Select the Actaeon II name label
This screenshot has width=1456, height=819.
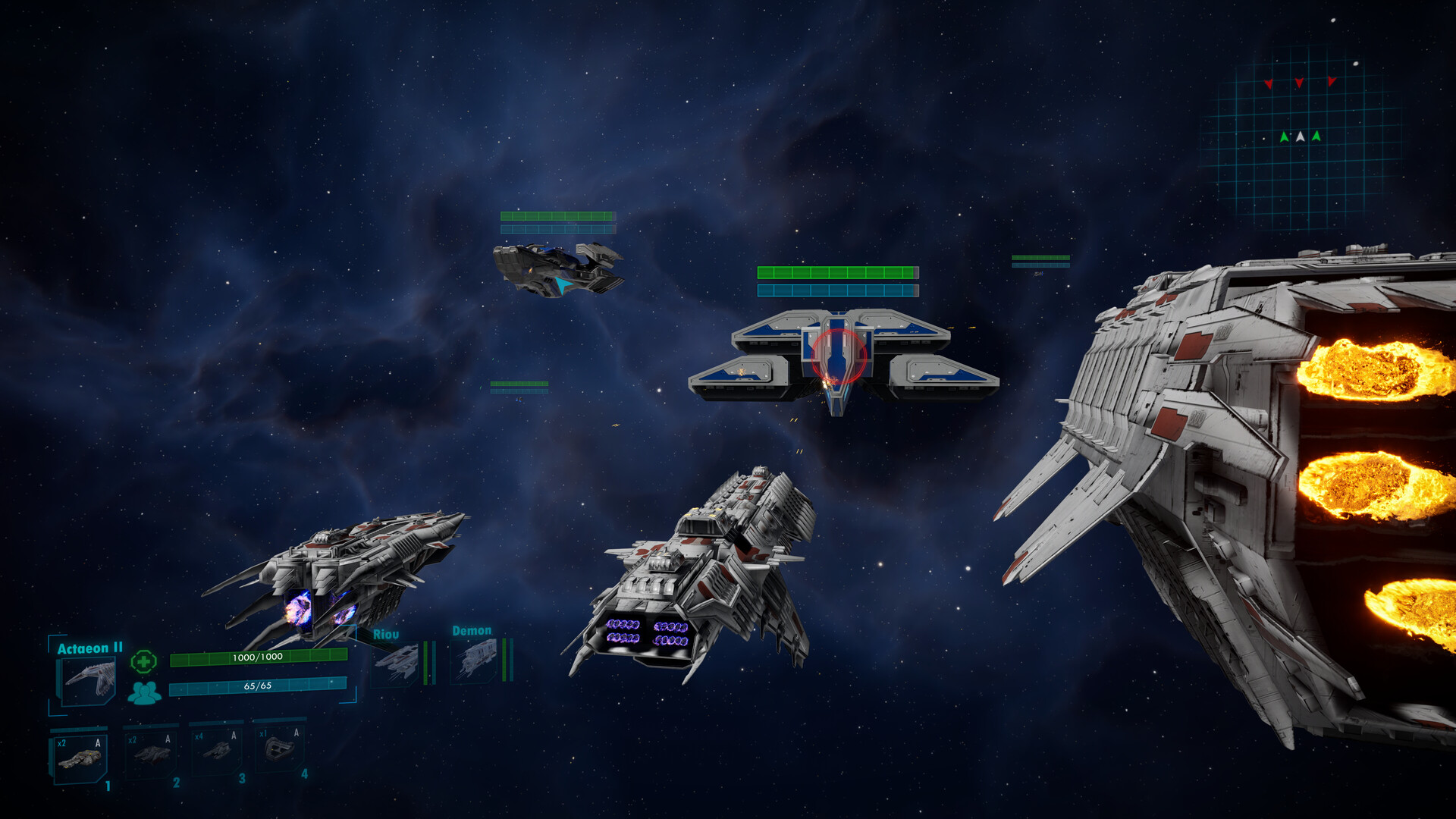(91, 647)
